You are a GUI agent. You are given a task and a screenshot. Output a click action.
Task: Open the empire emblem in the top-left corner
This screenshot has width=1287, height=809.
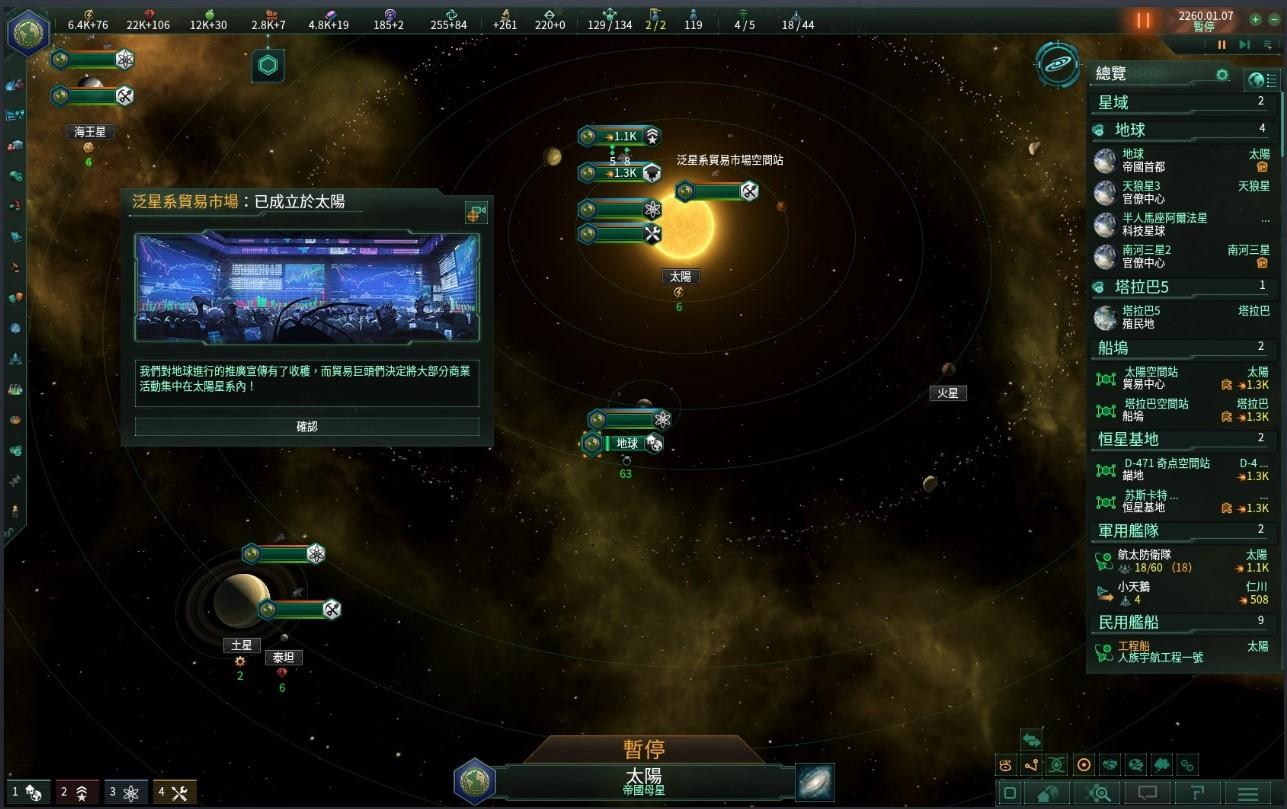tap(27, 31)
